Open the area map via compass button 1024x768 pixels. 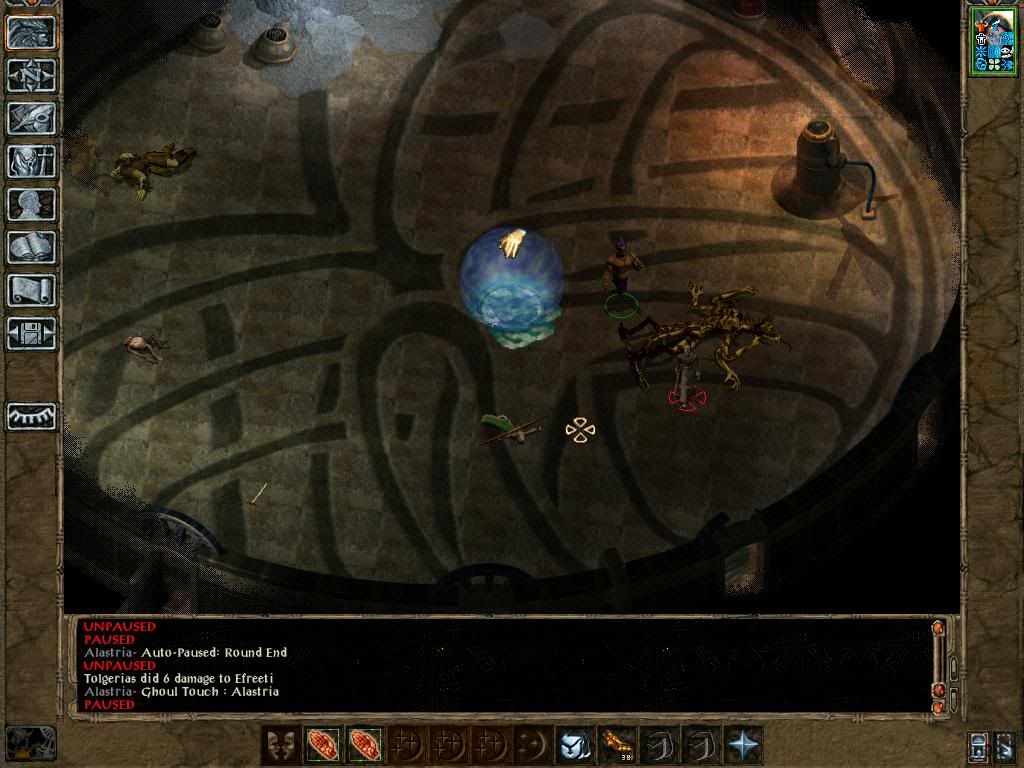click(31, 74)
